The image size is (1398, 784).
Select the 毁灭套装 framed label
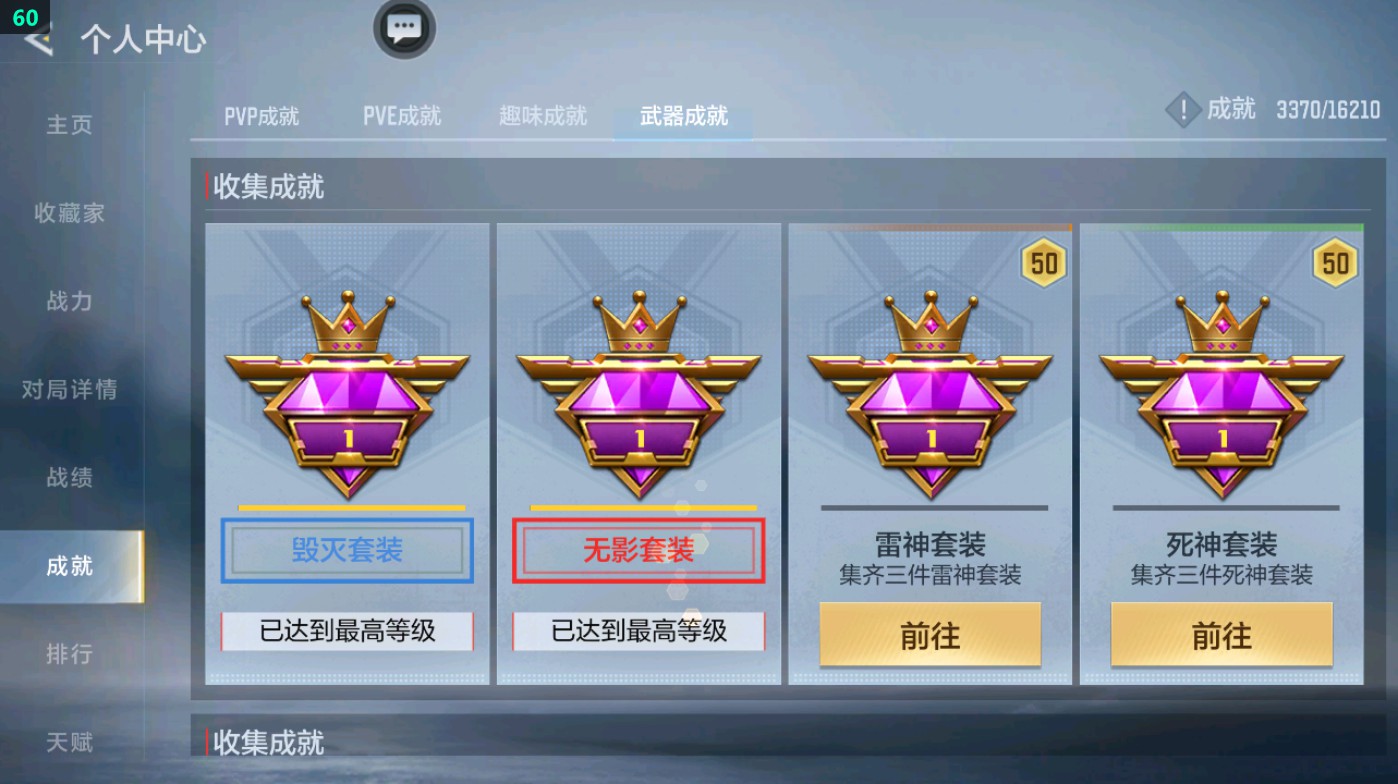(x=347, y=549)
